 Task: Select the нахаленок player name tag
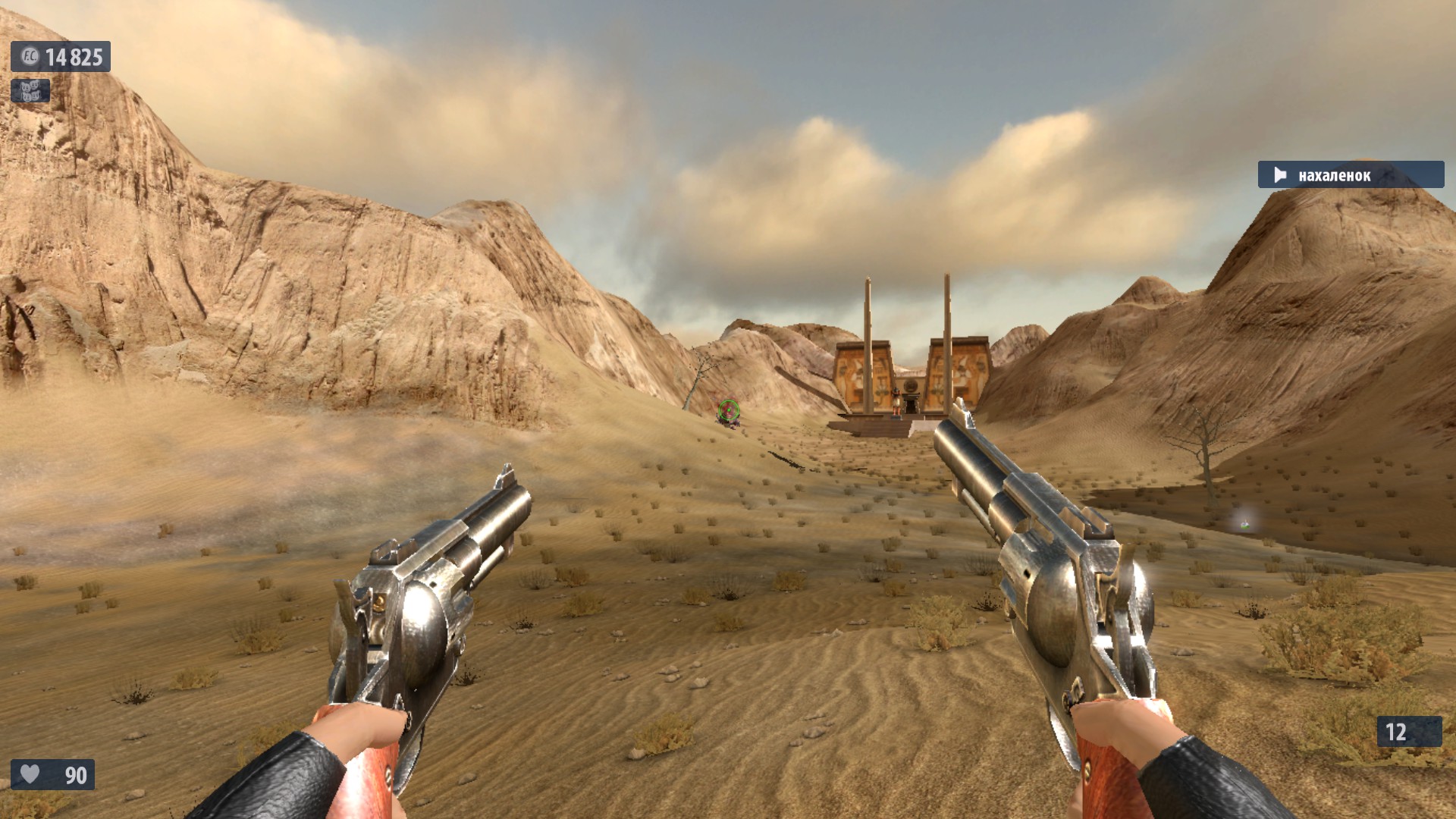pos(1350,175)
